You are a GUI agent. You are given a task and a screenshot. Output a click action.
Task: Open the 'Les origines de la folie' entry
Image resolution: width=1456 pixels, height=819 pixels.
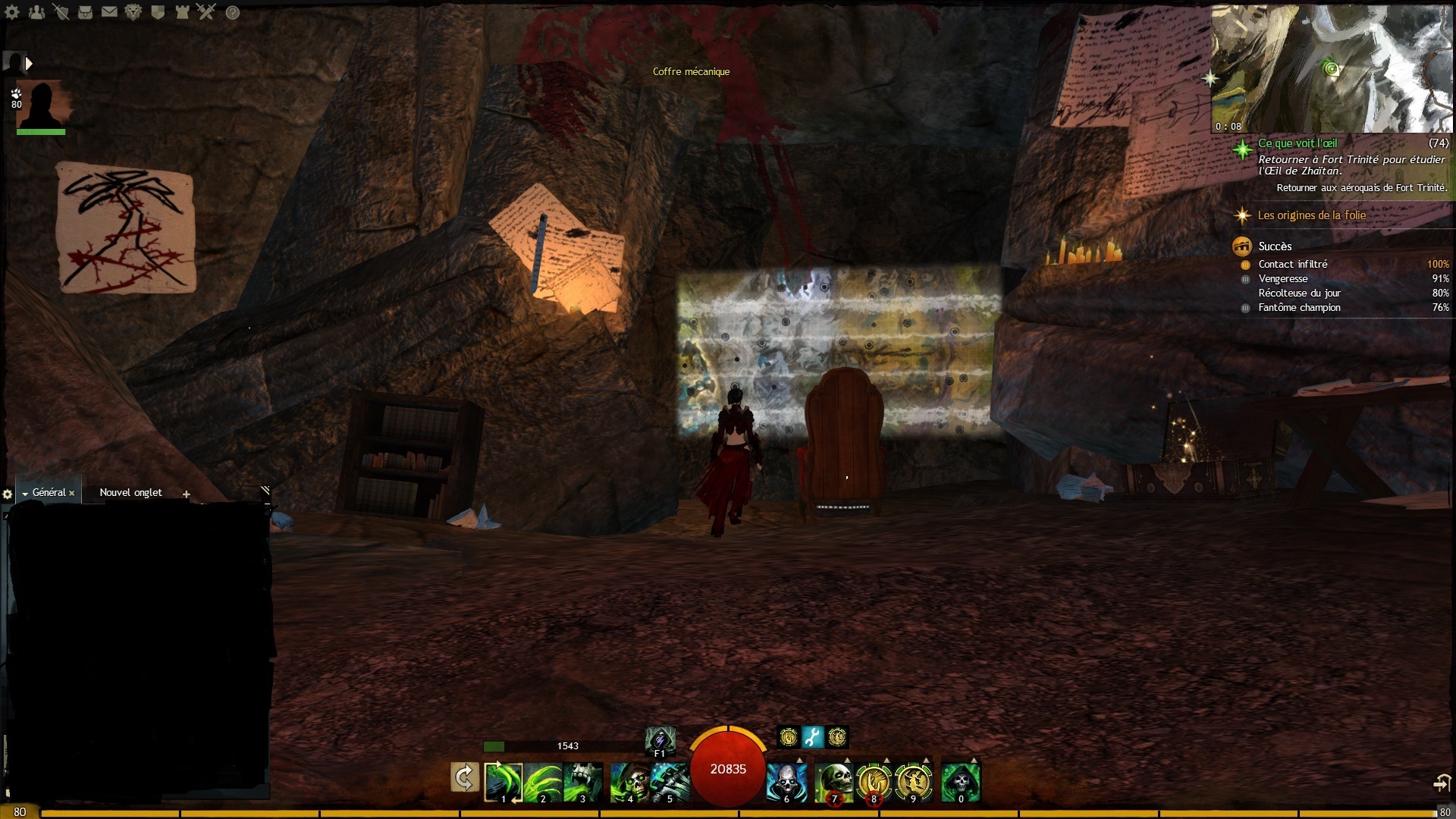click(x=1311, y=215)
